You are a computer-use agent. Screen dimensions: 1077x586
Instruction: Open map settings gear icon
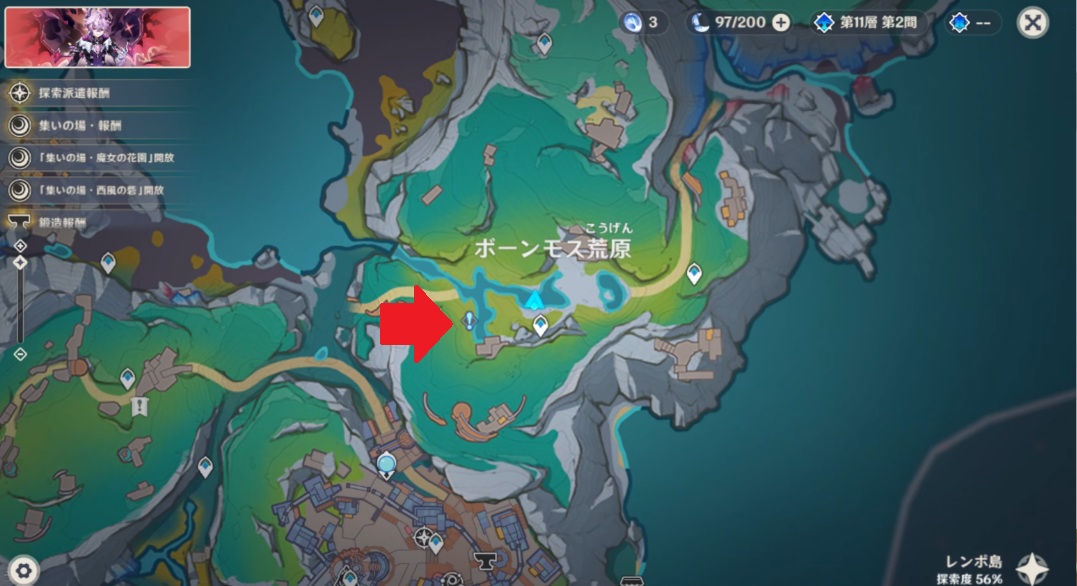click(x=22, y=570)
